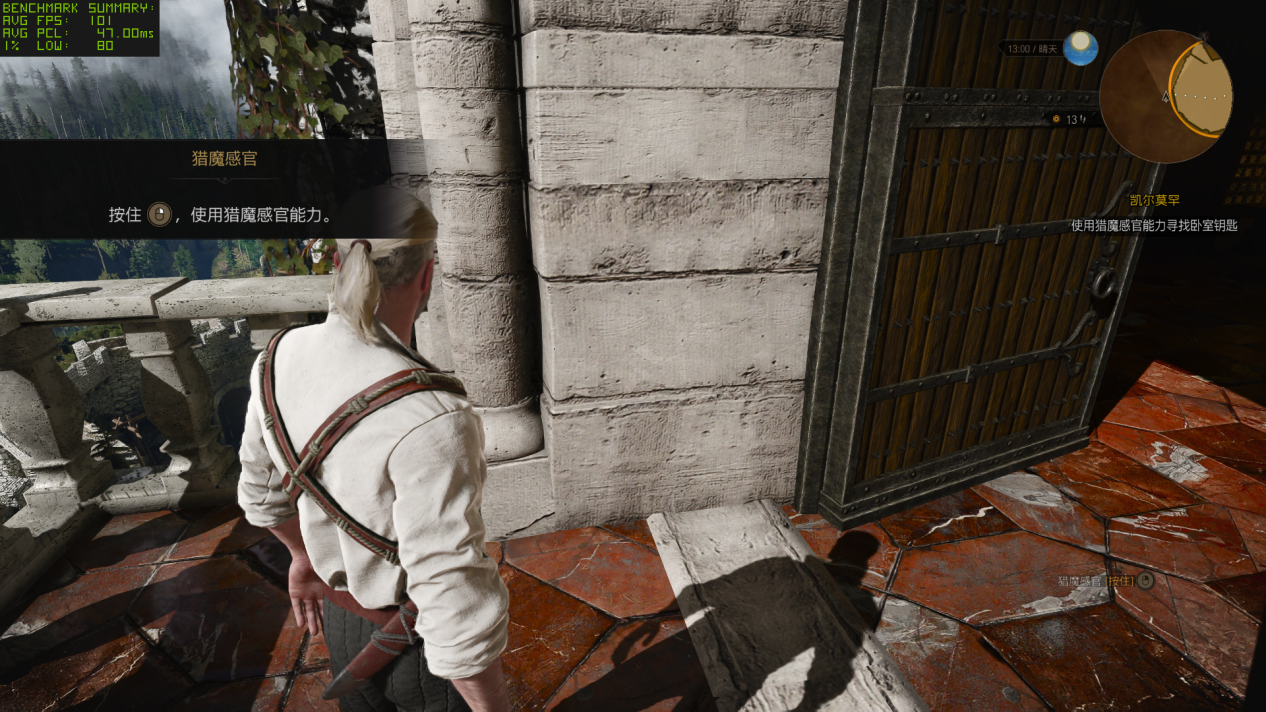The width and height of the screenshot is (1266, 712).
Task: Click the benchmark summary overlay
Action: (79, 27)
